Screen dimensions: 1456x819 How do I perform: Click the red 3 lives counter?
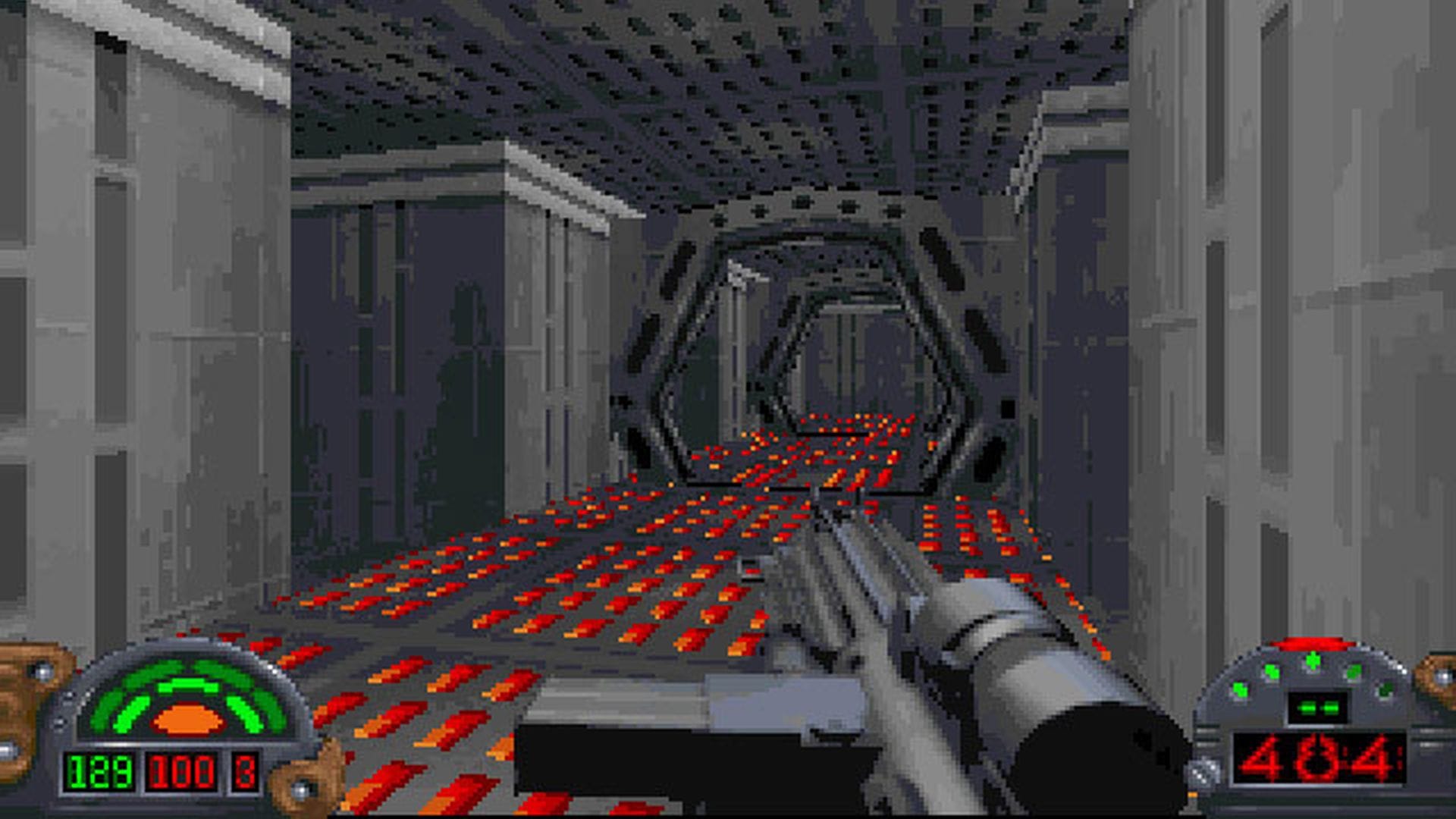[246, 773]
